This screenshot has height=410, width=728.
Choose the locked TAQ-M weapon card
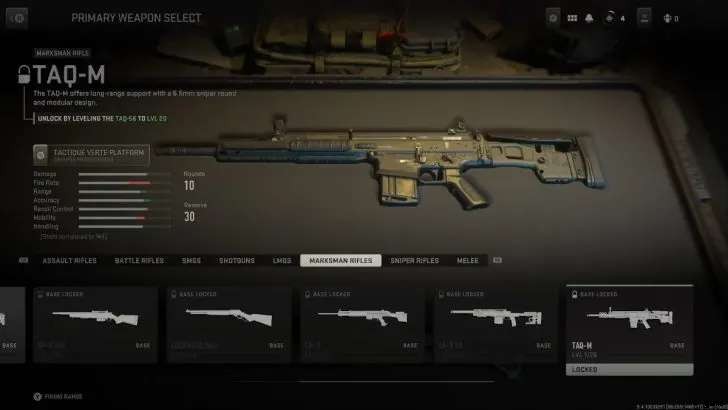(629, 330)
